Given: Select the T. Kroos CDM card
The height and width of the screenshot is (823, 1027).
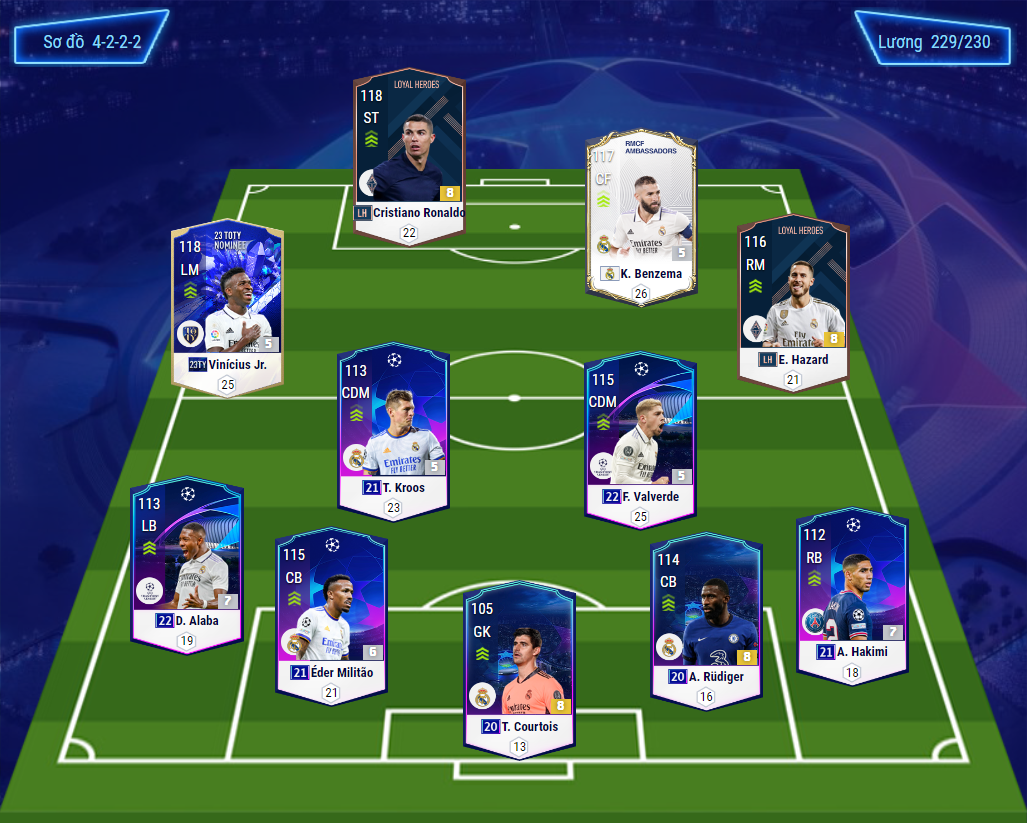Looking at the screenshot, I should point(391,430).
